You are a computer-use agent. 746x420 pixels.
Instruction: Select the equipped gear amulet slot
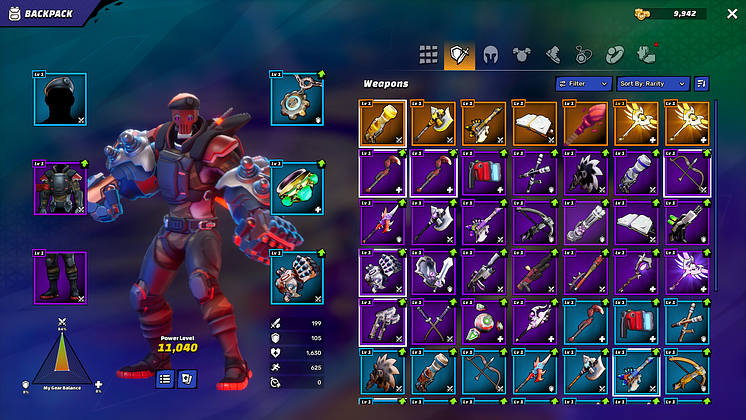[297, 99]
